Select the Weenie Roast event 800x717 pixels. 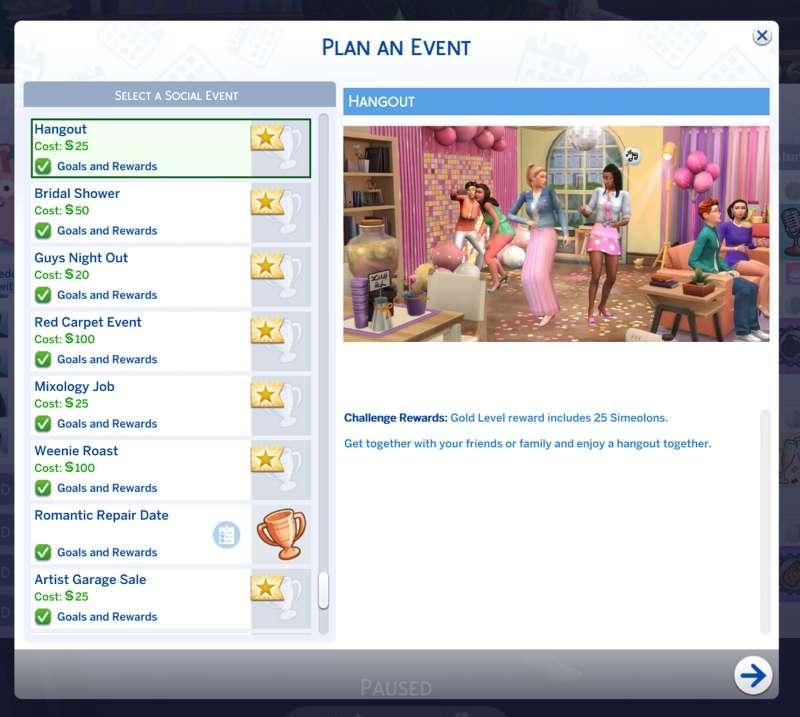point(140,459)
